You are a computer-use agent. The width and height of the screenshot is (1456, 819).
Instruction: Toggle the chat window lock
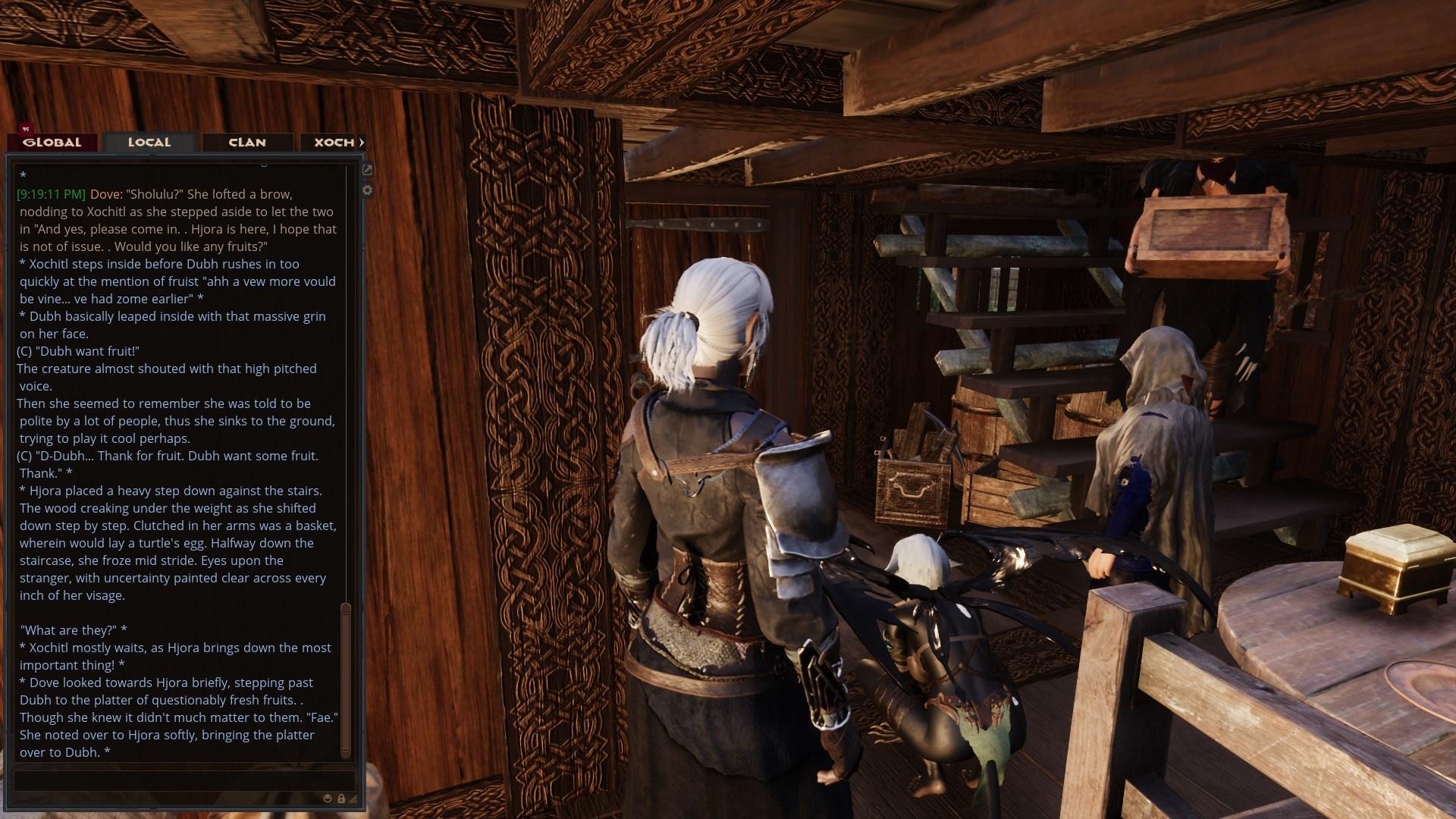[x=341, y=799]
